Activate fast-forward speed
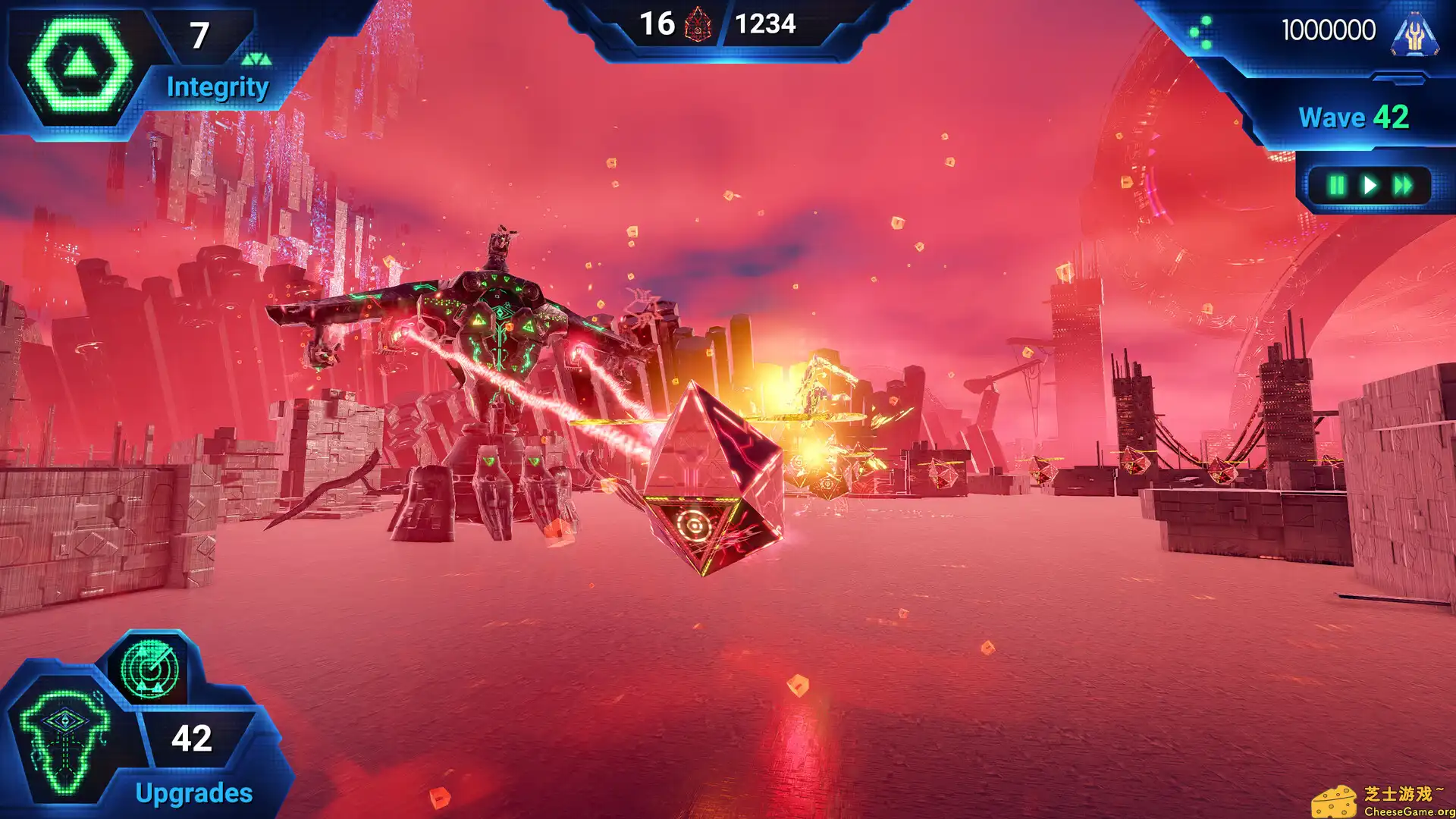The image size is (1456, 819). (1403, 186)
